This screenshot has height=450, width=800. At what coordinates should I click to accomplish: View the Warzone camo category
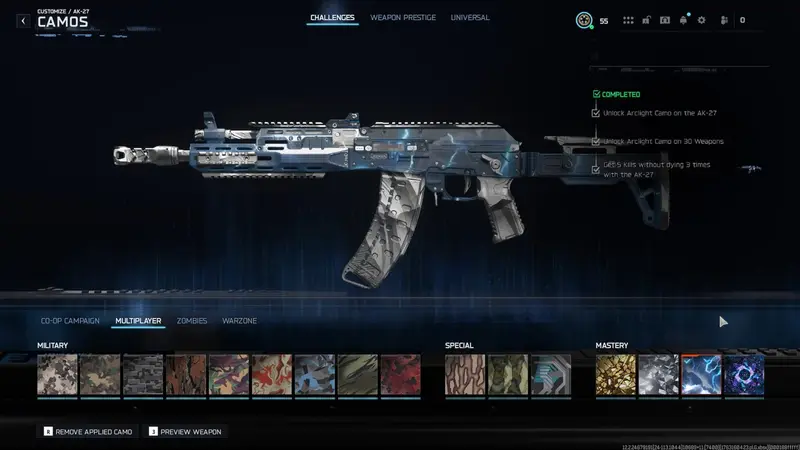pos(239,321)
